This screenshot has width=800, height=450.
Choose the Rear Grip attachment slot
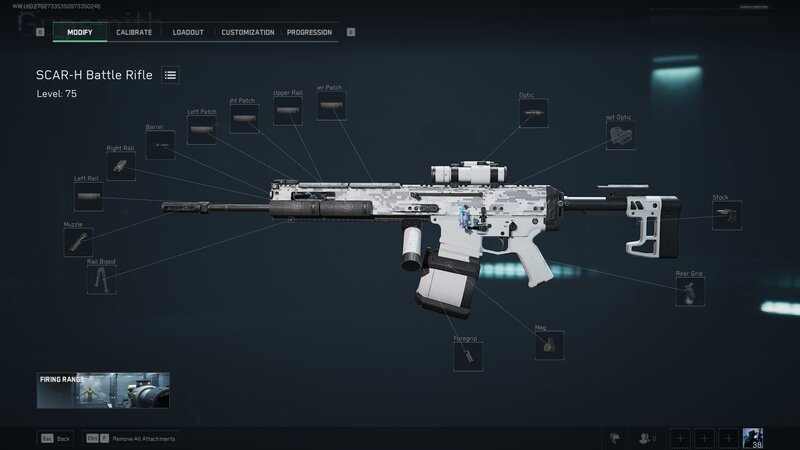[689, 291]
